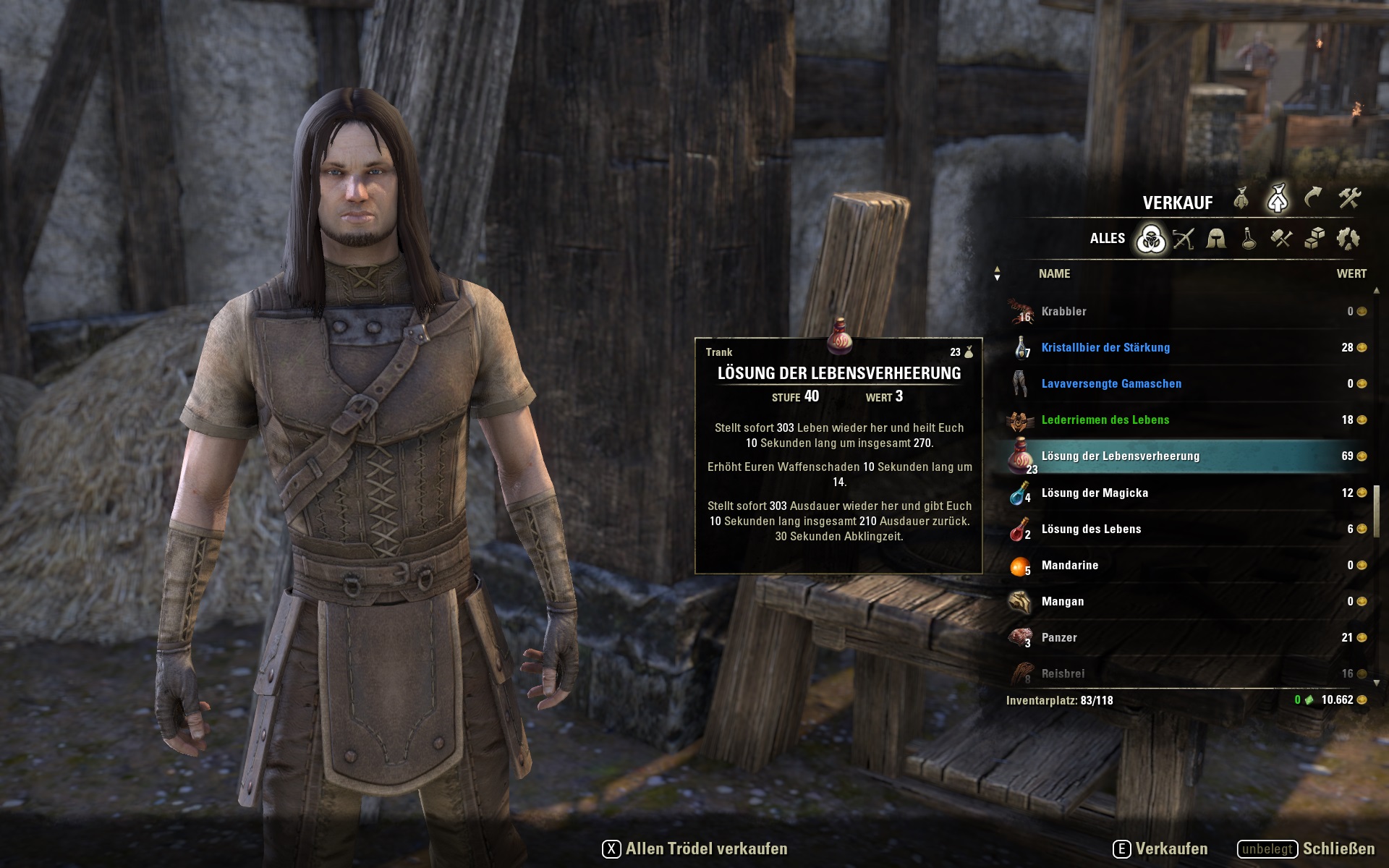
Task: Filter the list by consumables (potion flask)
Action: pos(1249,239)
